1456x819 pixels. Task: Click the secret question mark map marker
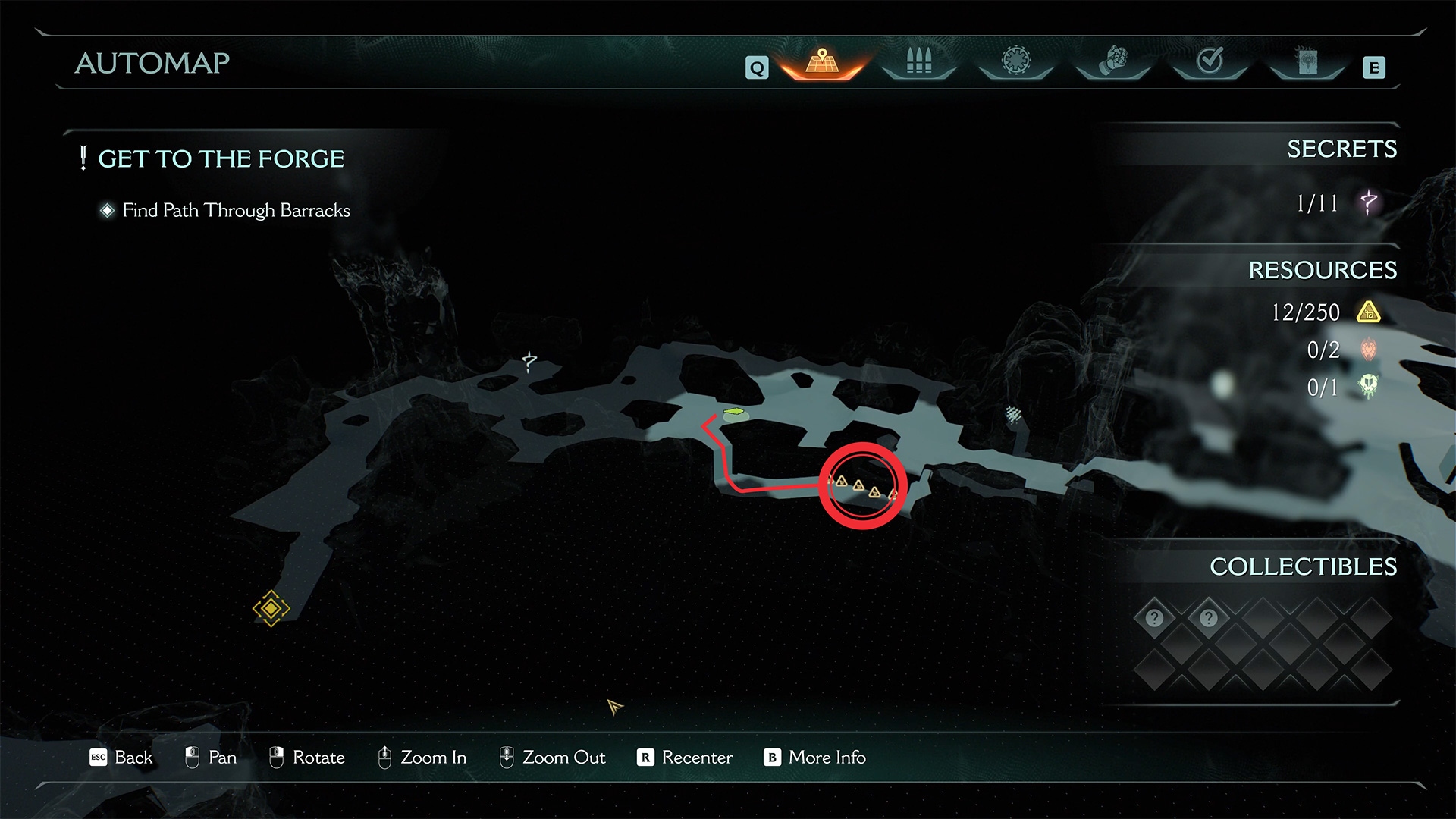point(529,362)
